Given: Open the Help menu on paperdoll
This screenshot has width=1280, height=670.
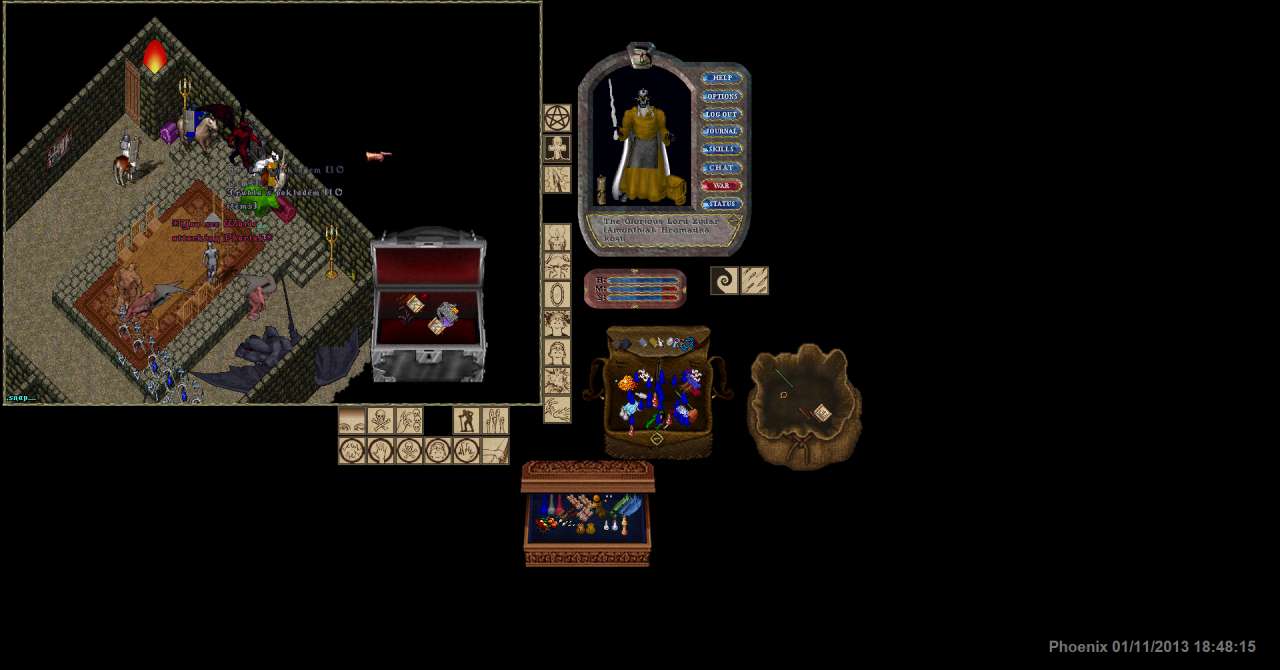Looking at the screenshot, I should click(x=721, y=78).
